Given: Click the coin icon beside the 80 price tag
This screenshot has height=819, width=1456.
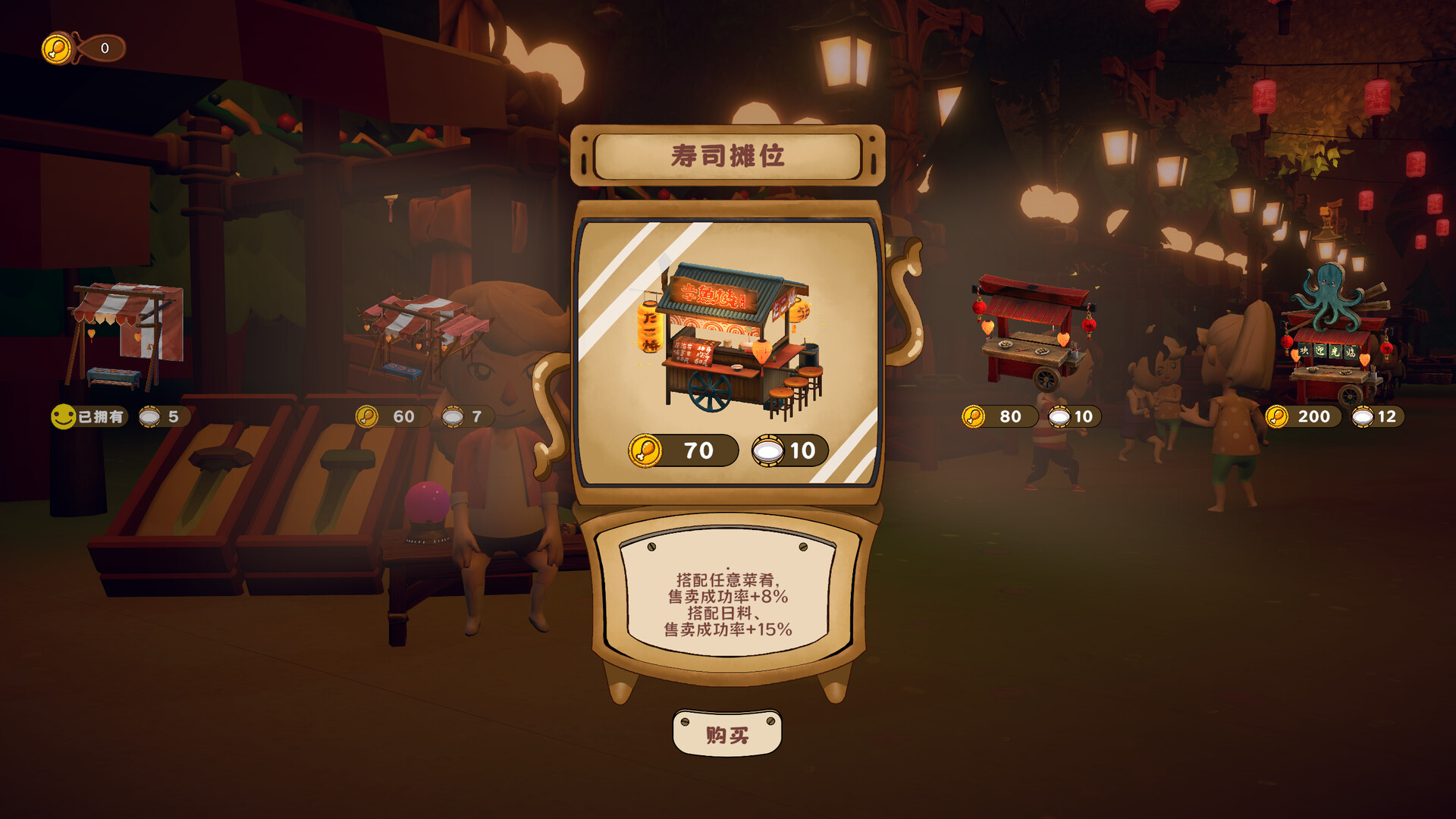Looking at the screenshot, I should coord(974,416).
